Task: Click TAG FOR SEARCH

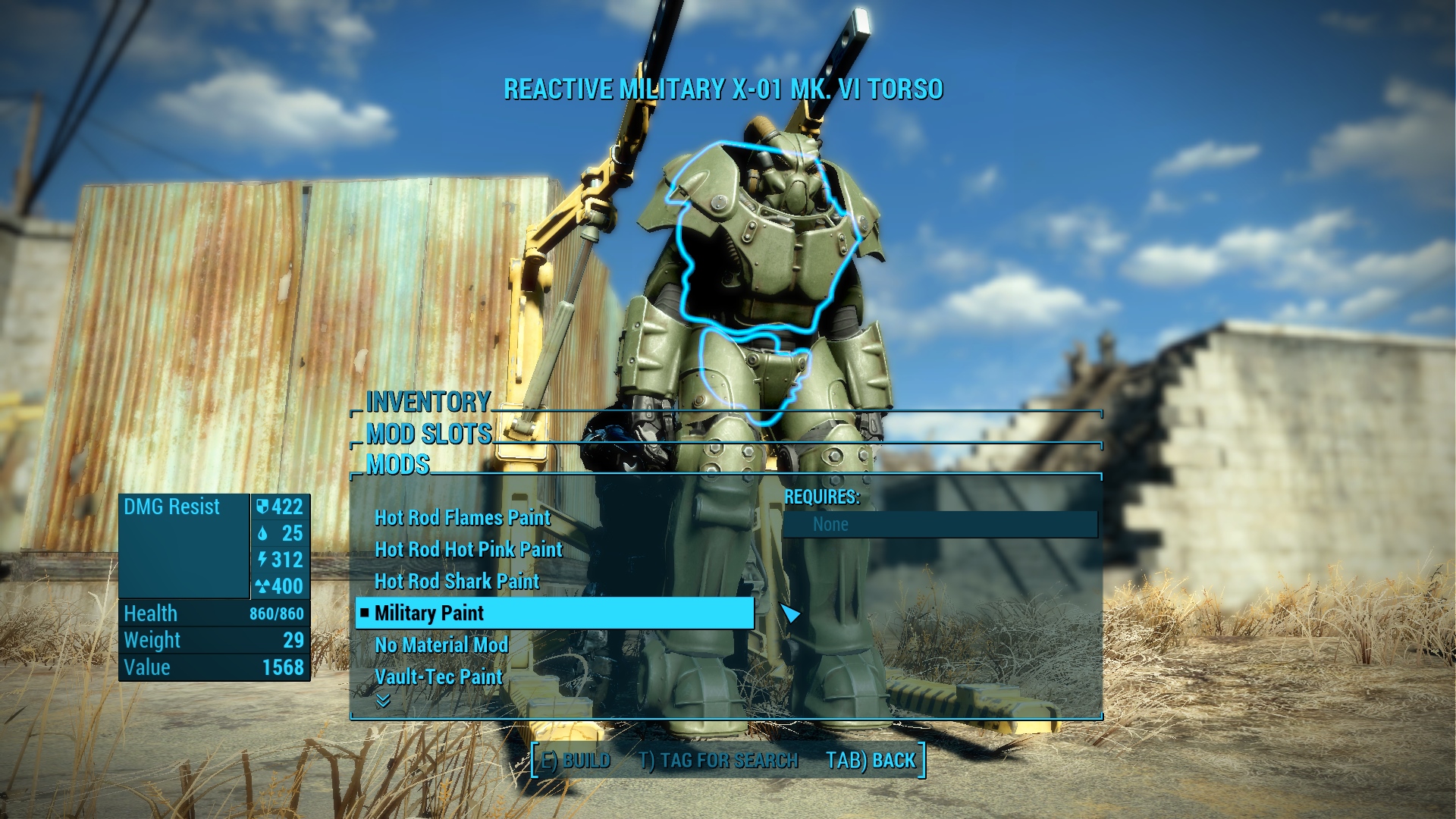Action: point(719,759)
